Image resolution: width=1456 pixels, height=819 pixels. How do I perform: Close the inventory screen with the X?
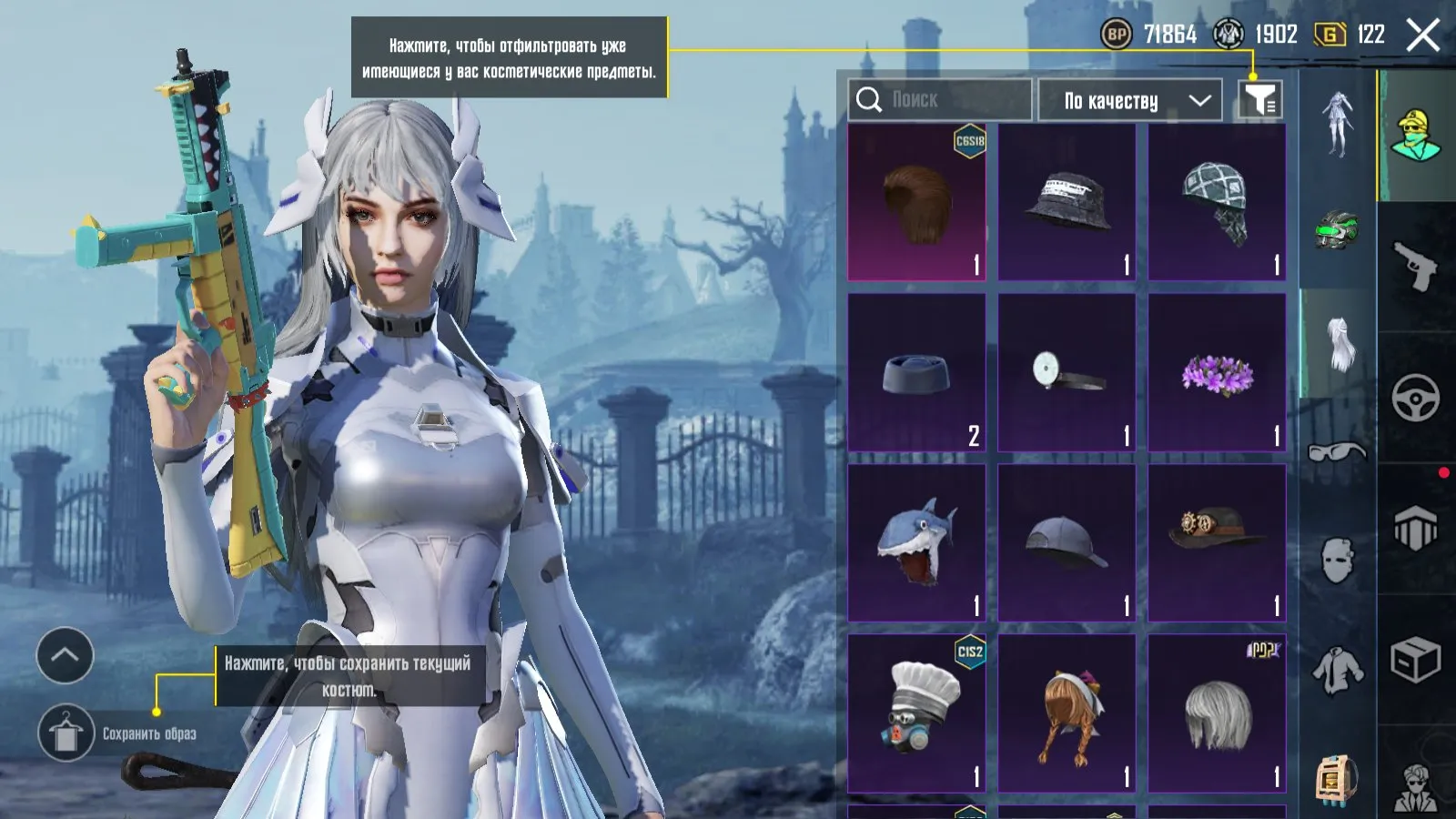1423,35
